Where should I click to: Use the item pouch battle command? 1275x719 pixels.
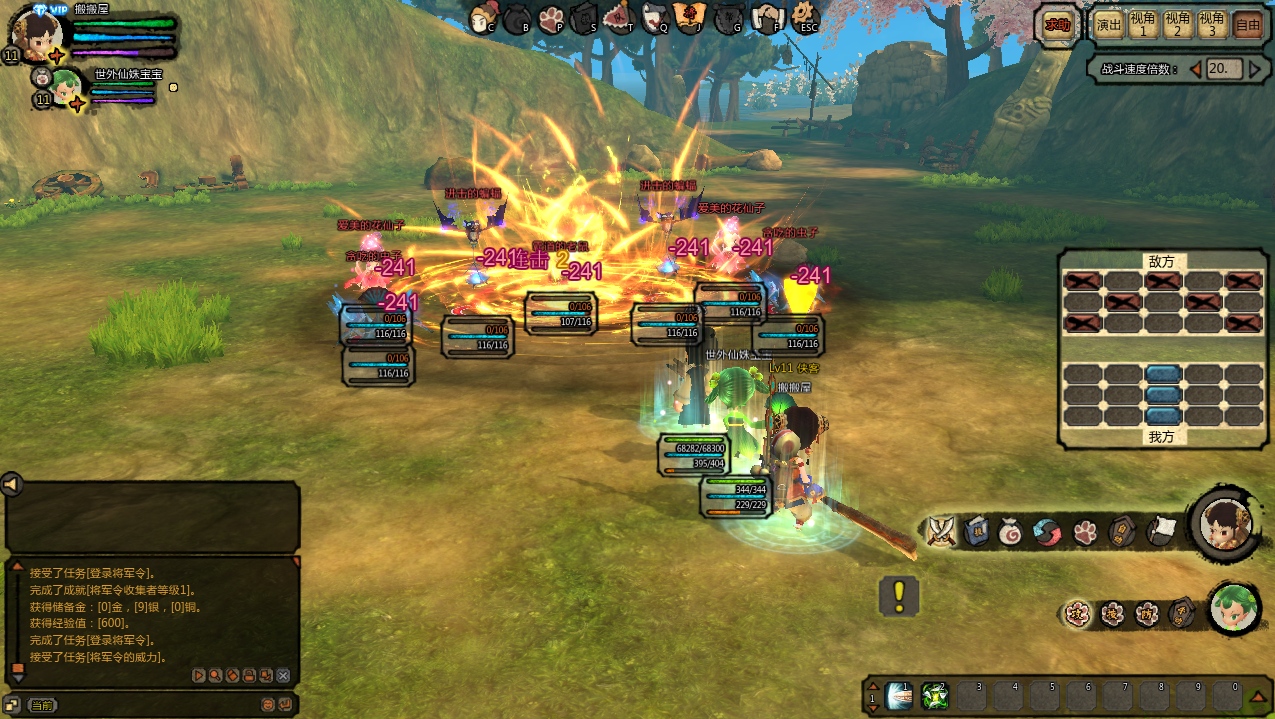click(x=1011, y=532)
